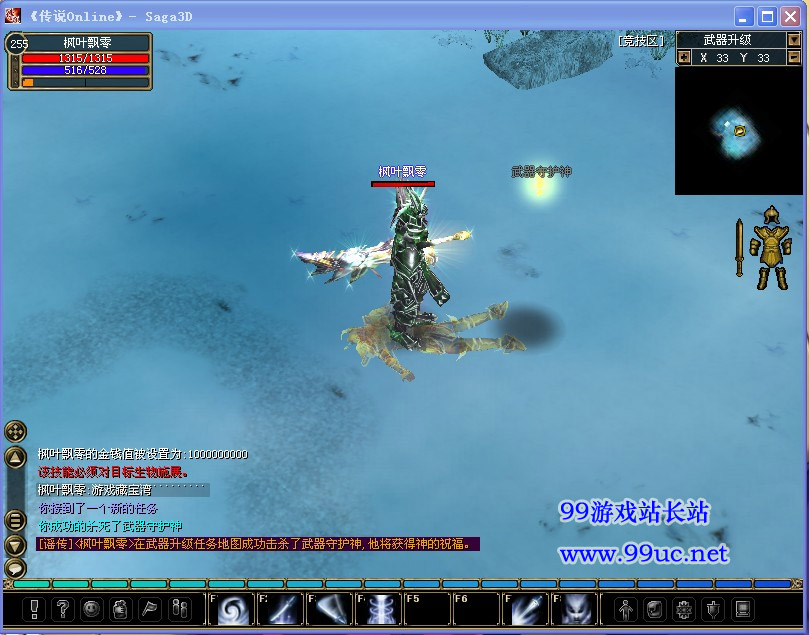The height and width of the screenshot is (635, 809).
Task: Click the round three-line chat button
Action: [15, 520]
